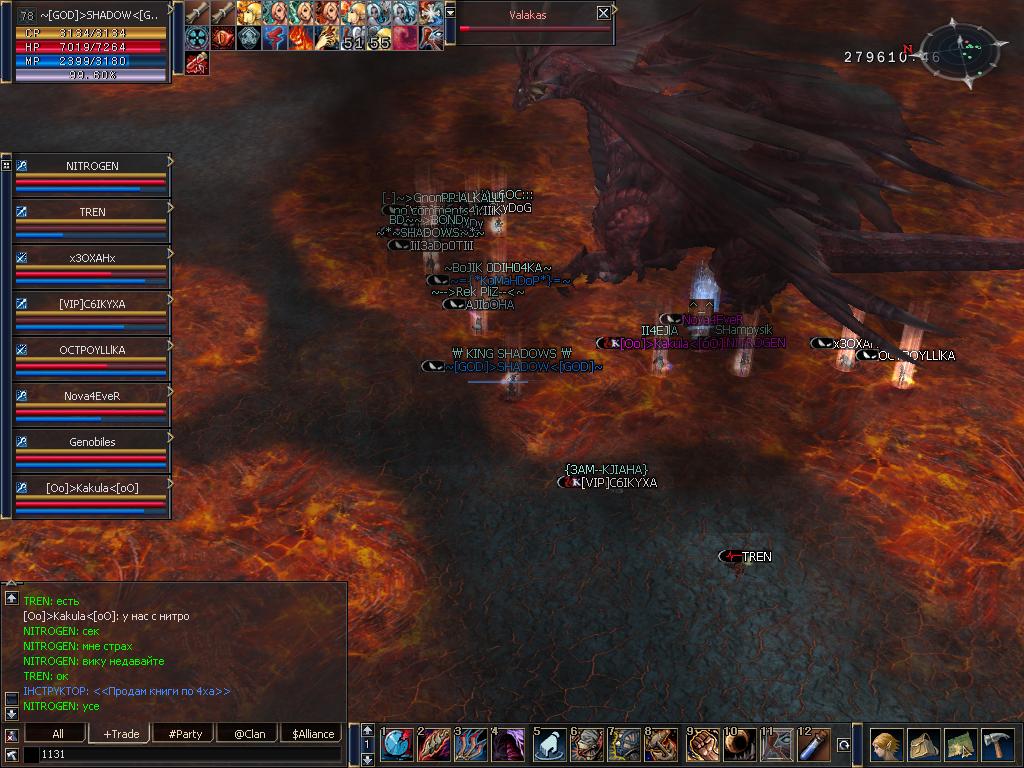Use the pointing hand action in slot 5
Viewport: 1024px width, 768px height.
548,745
